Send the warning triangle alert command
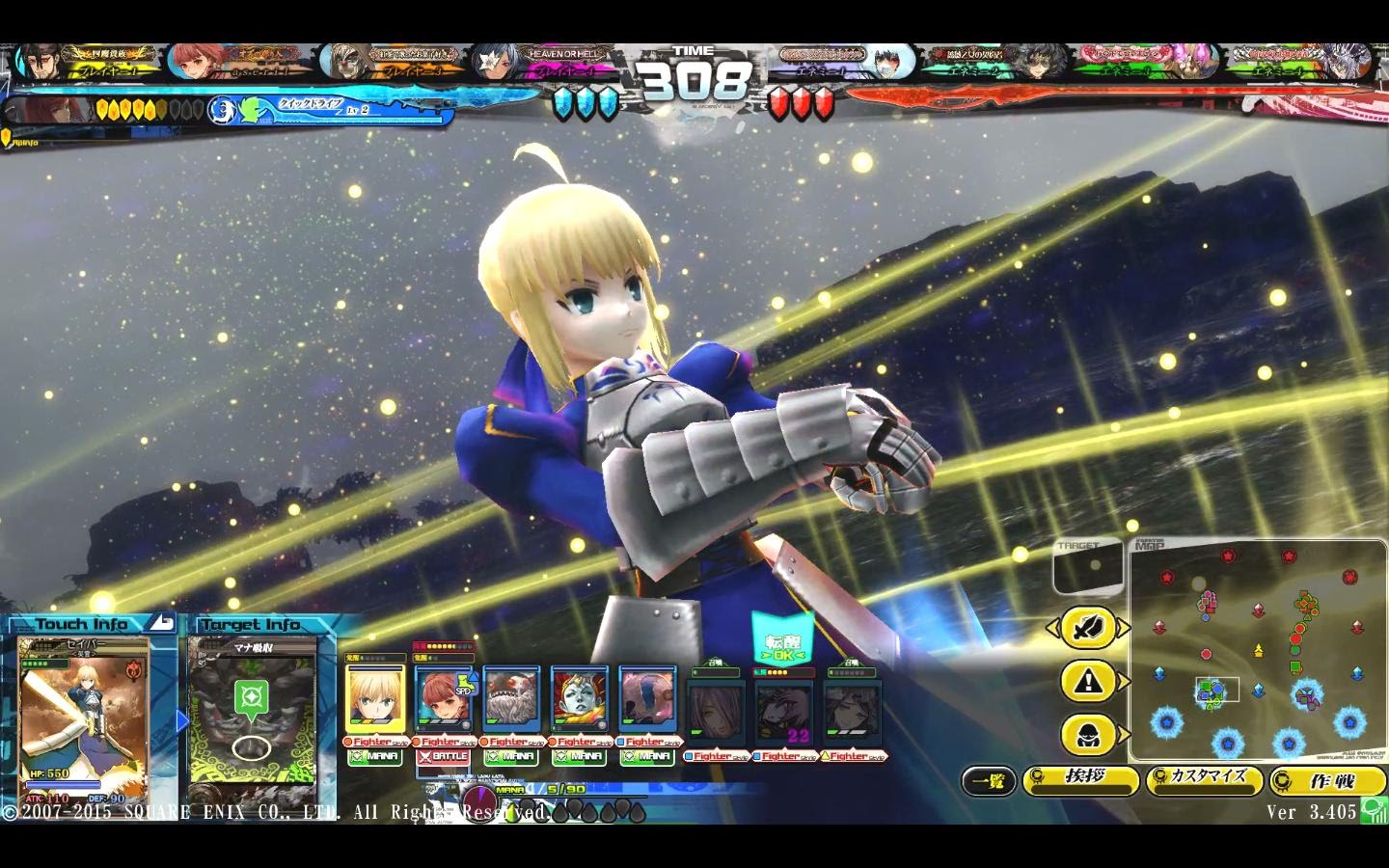This screenshot has width=1389, height=868. pyautogui.click(x=1088, y=682)
